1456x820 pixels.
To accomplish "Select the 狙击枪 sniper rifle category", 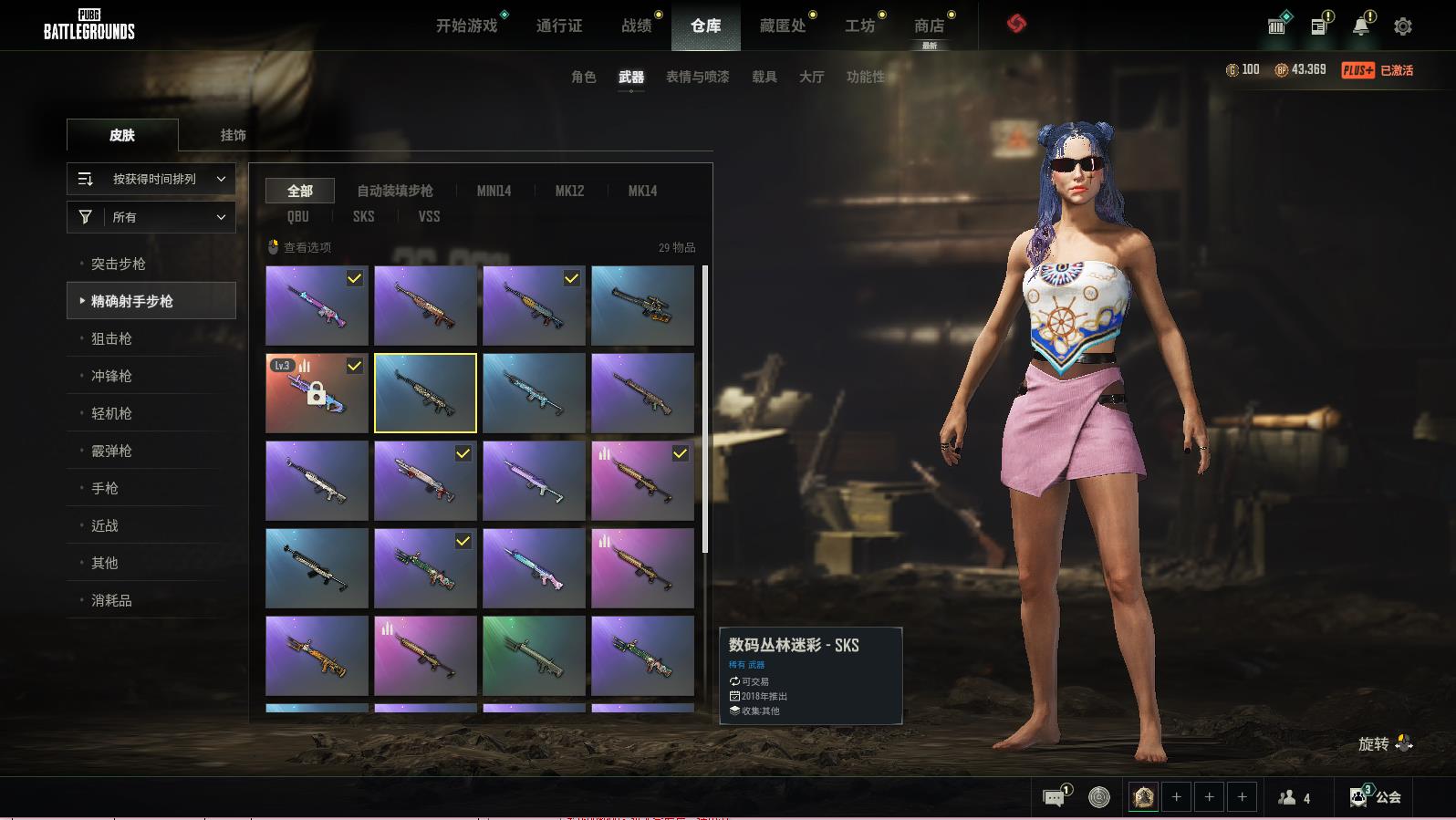I will pos(111,338).
